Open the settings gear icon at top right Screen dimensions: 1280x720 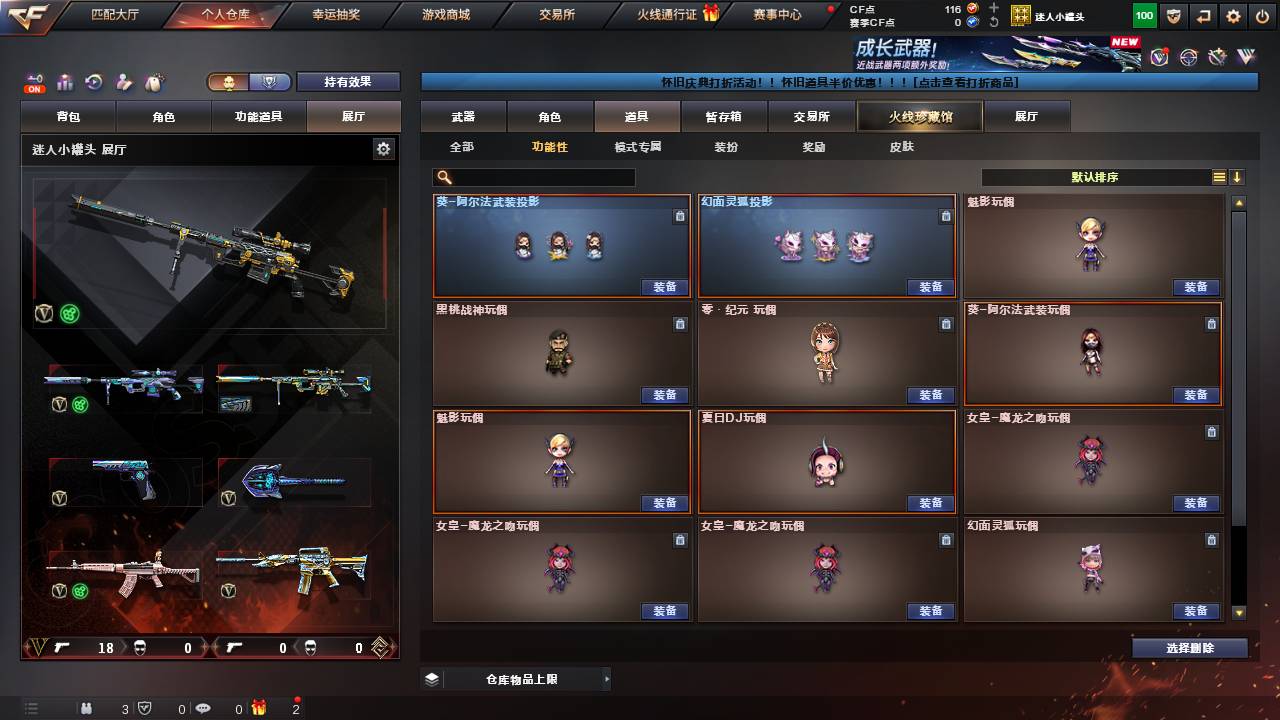[x=1233, y=16]
